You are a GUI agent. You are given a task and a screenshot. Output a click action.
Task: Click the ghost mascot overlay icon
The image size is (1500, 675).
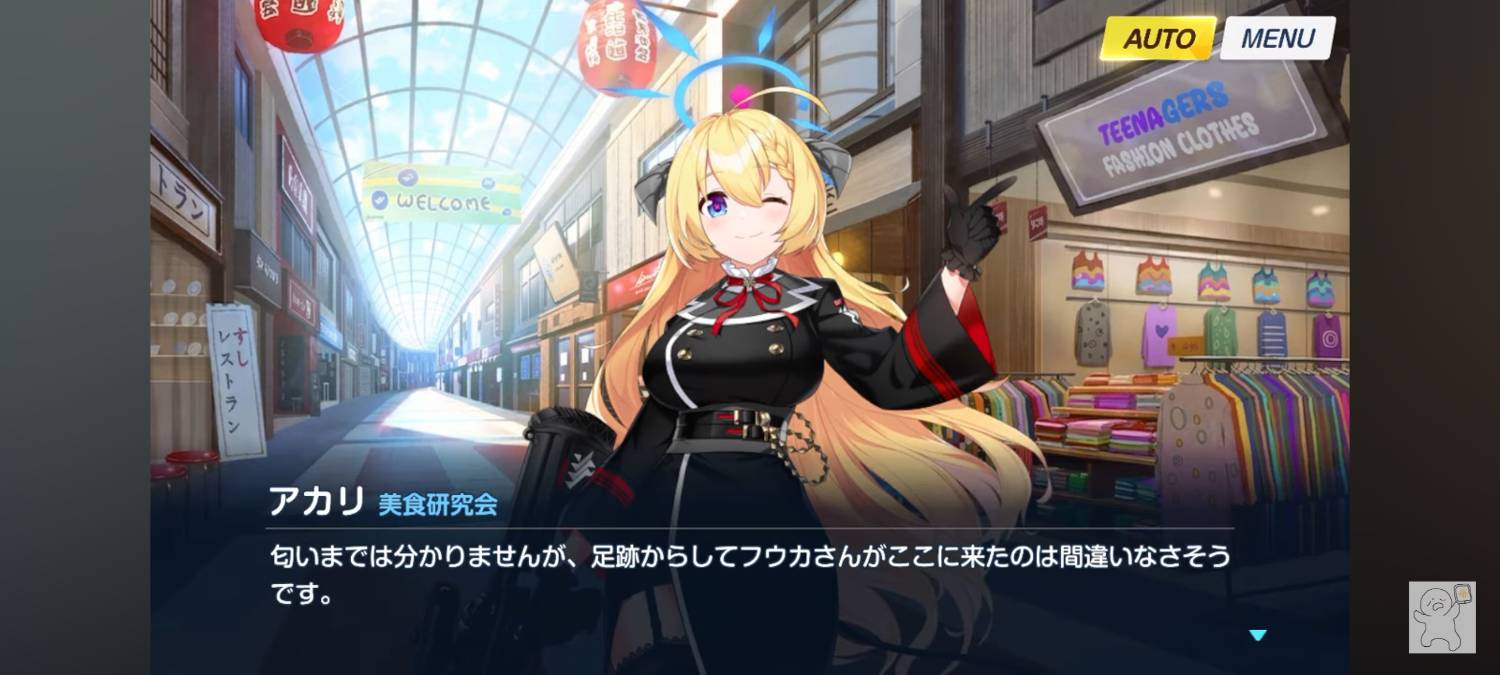tap(1441, 617)
